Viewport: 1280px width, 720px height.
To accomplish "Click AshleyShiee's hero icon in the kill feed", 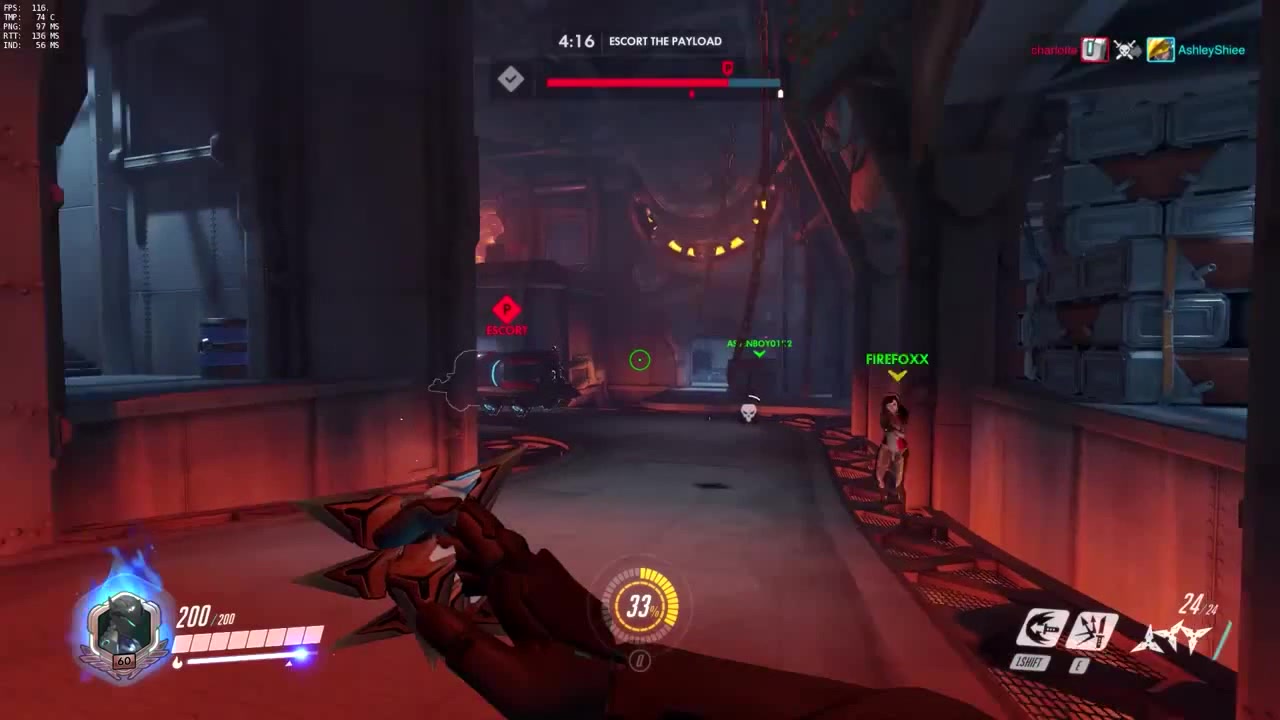I will (1160, 50).
